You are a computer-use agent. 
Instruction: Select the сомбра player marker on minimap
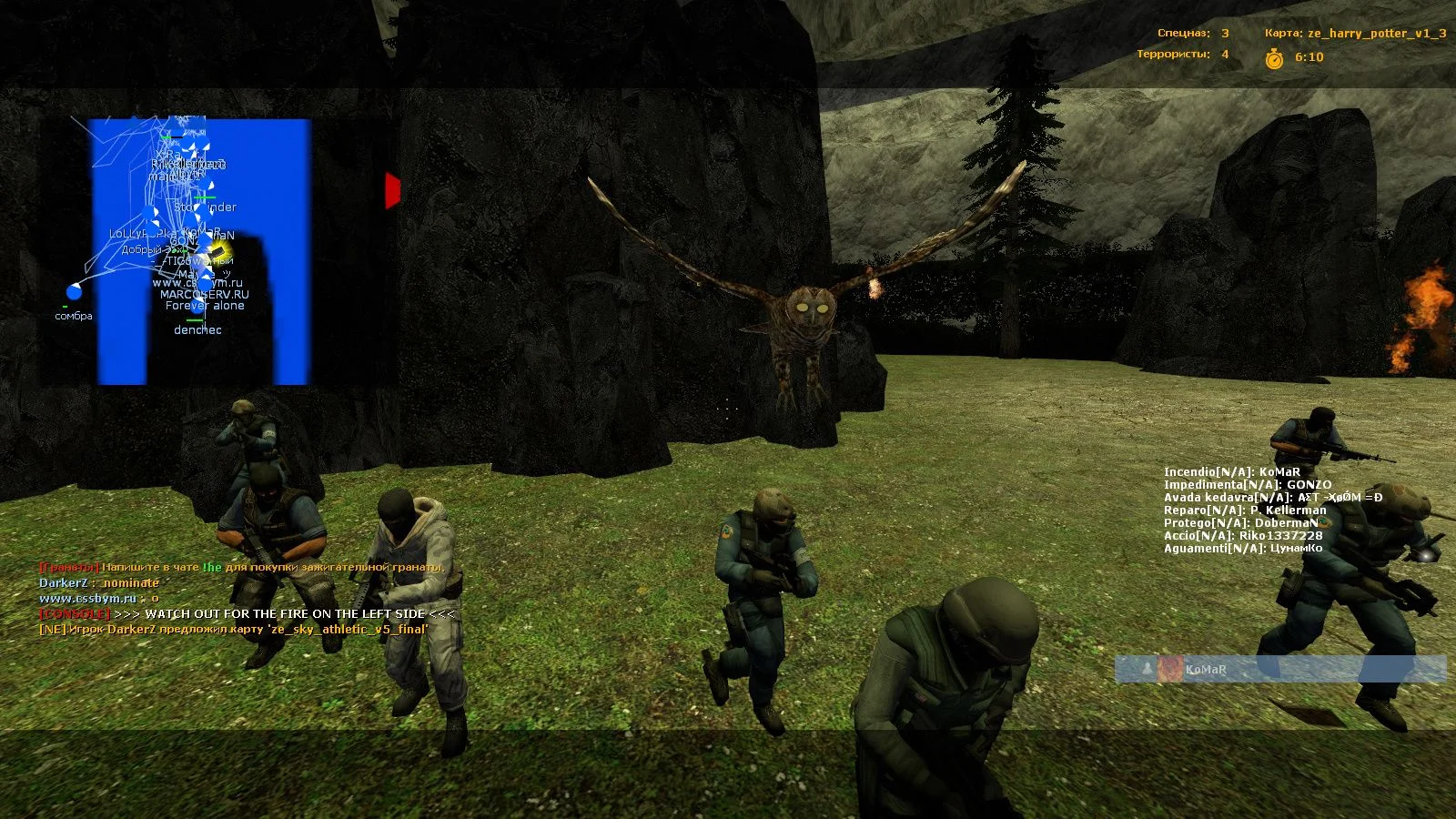pyautogui.click(x=74, y=292)
